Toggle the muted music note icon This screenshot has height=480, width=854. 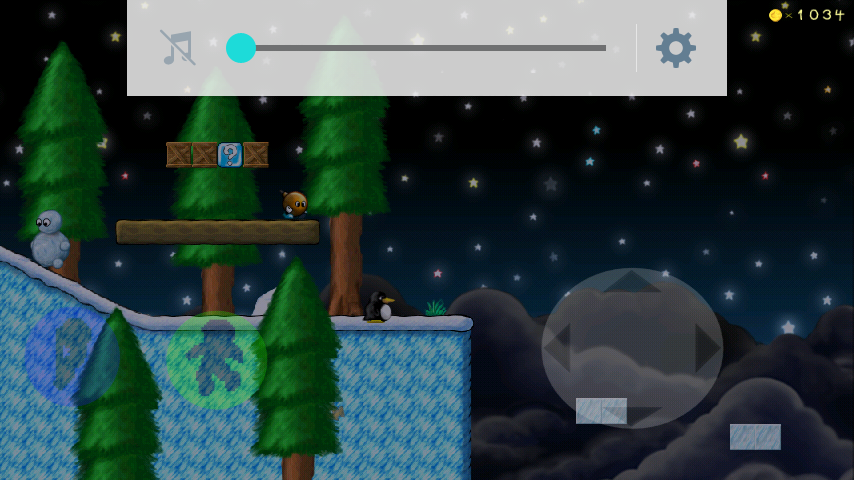pos(178,48)
